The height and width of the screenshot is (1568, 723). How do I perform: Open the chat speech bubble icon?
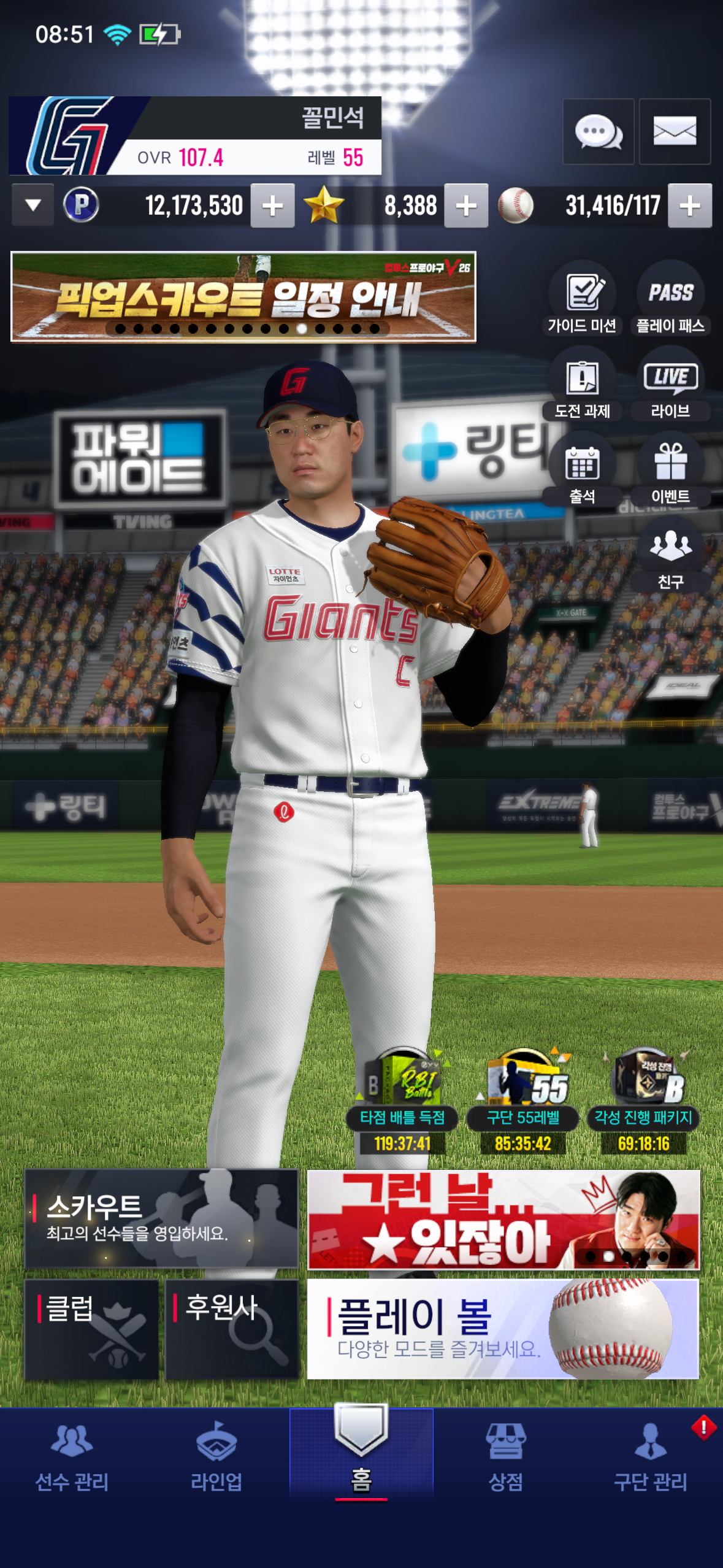[x=598, y=131]
